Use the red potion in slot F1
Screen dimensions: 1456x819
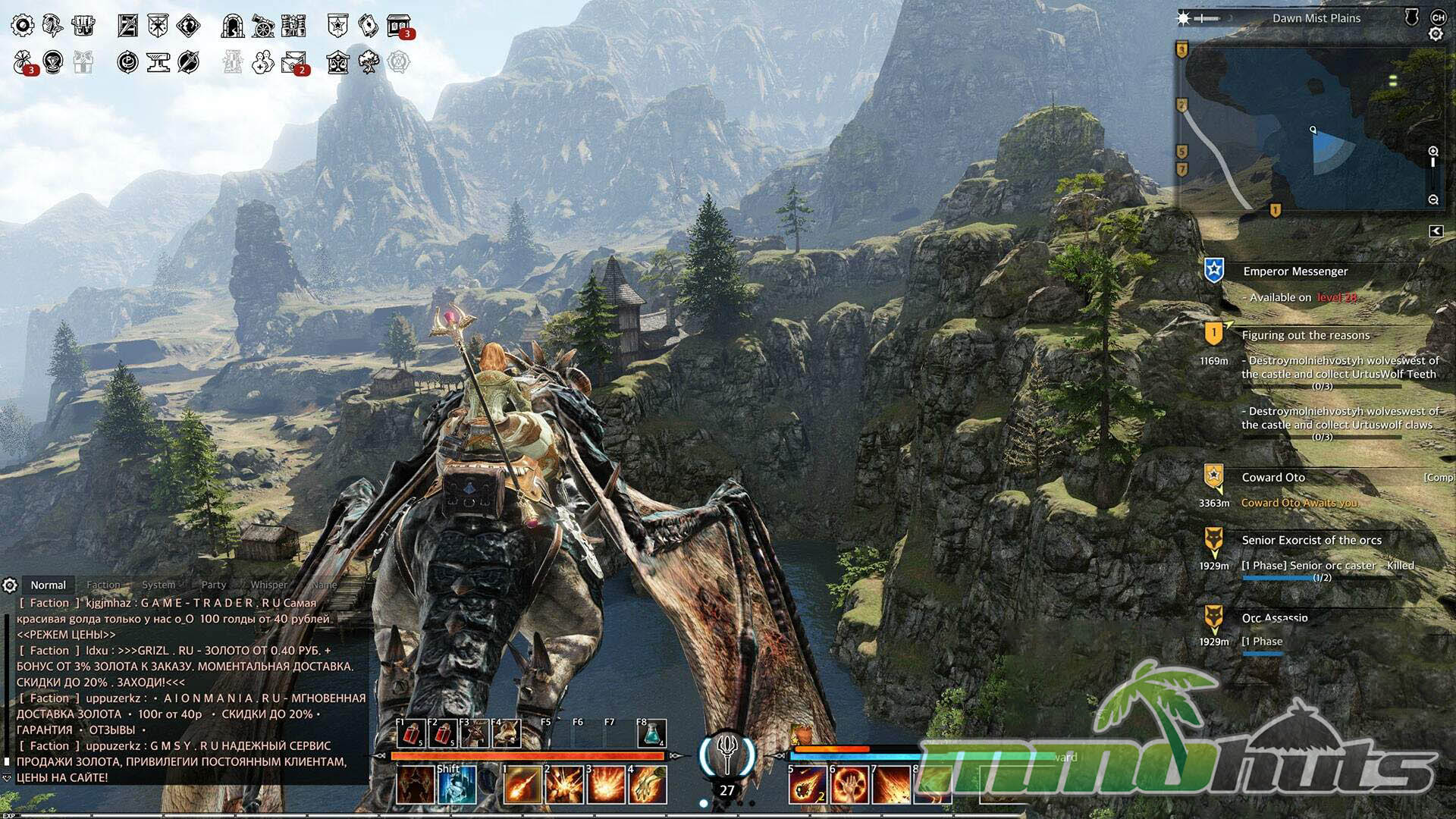pos(411,734)
